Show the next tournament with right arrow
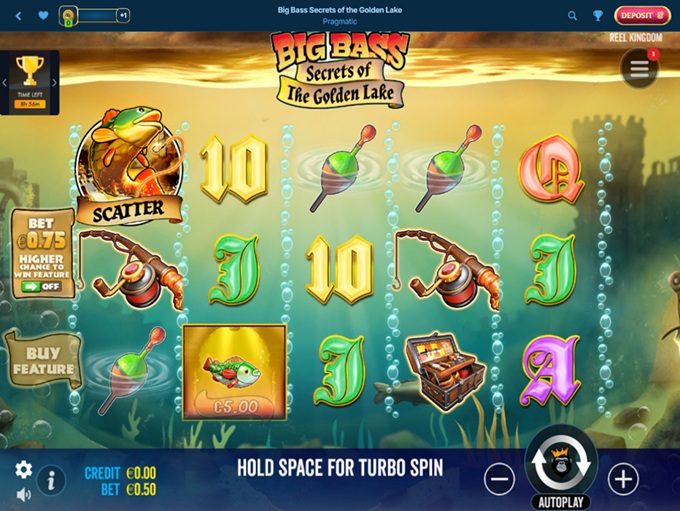This screenshot has height=511, width=680. point(55,83)
